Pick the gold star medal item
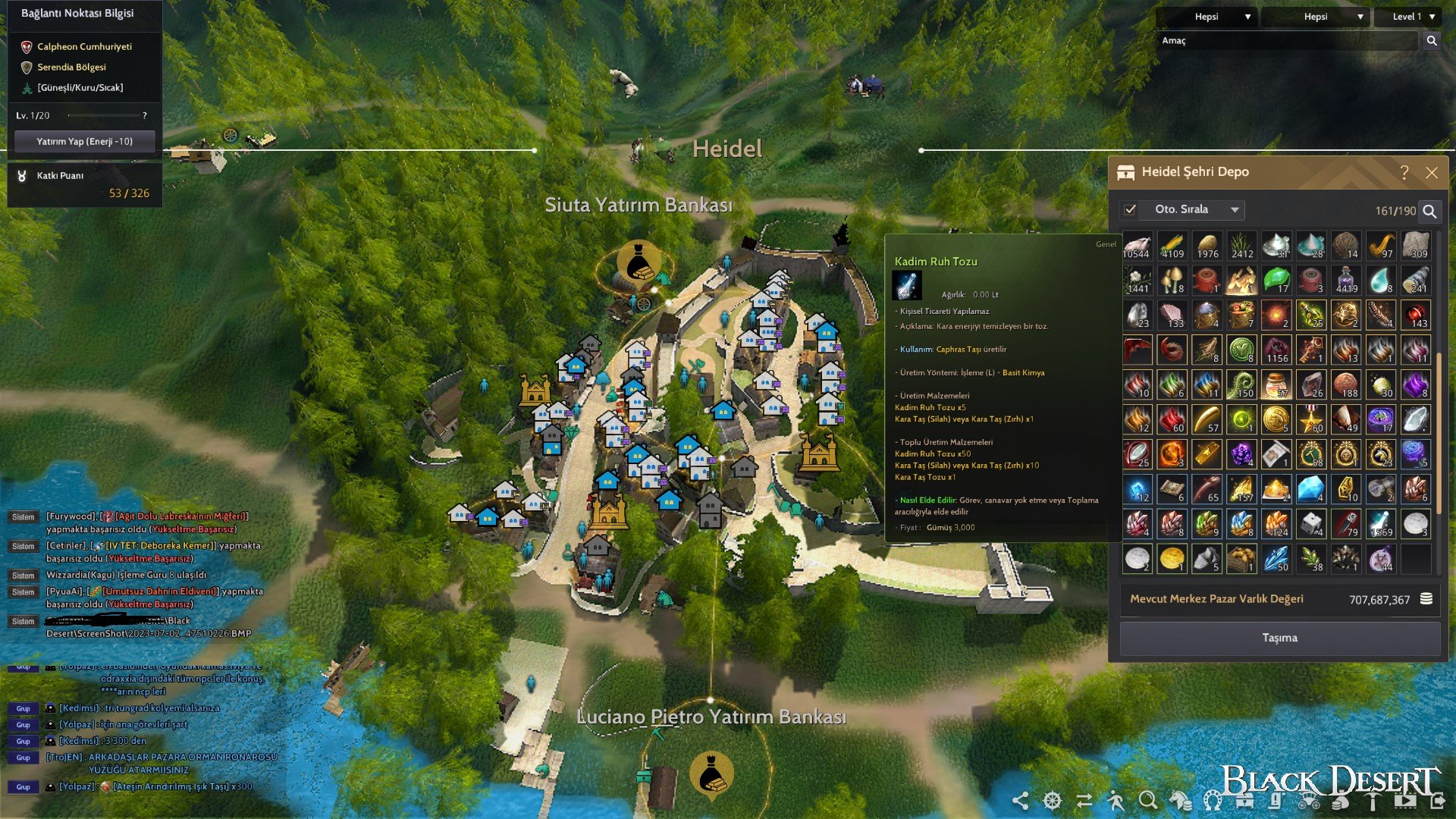 tap(1310, 419)
